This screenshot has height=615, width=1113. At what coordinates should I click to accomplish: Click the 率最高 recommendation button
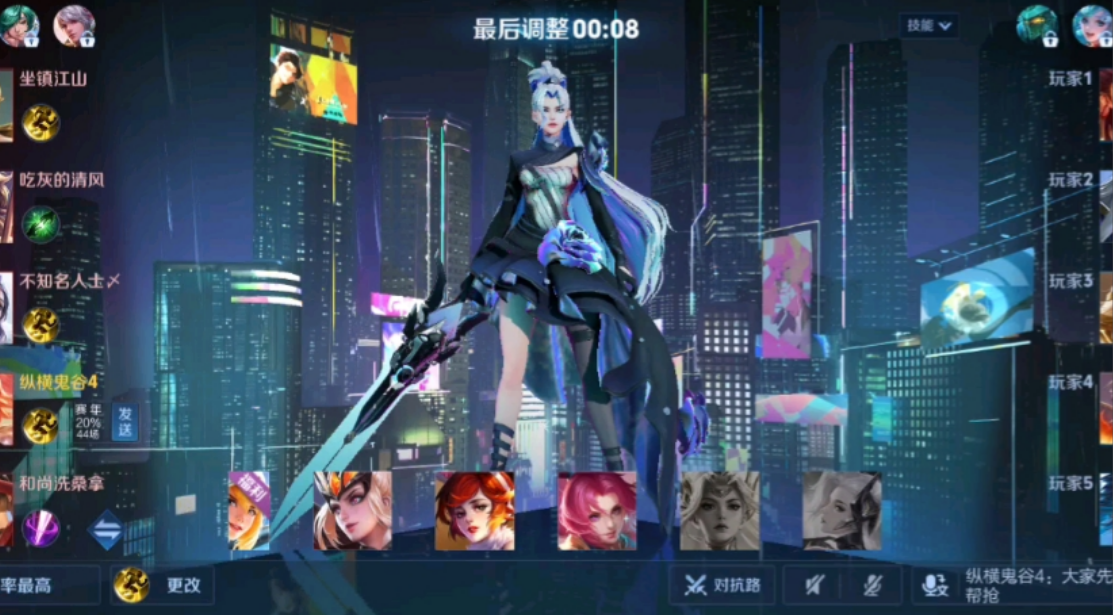(48, 585)
